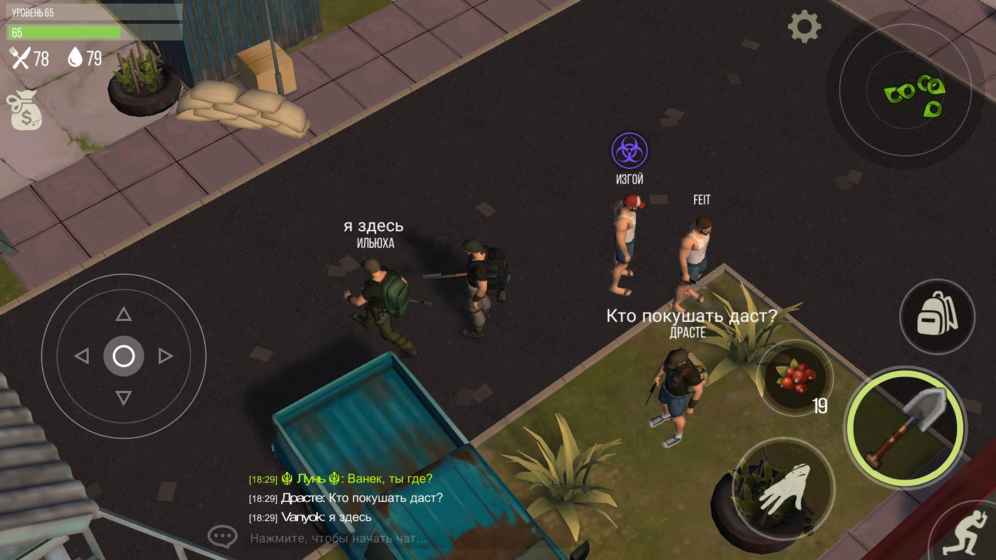Click the joystick center knob
Image resolution: width=996 pixels, height=560 pixels.
(123, 356)
